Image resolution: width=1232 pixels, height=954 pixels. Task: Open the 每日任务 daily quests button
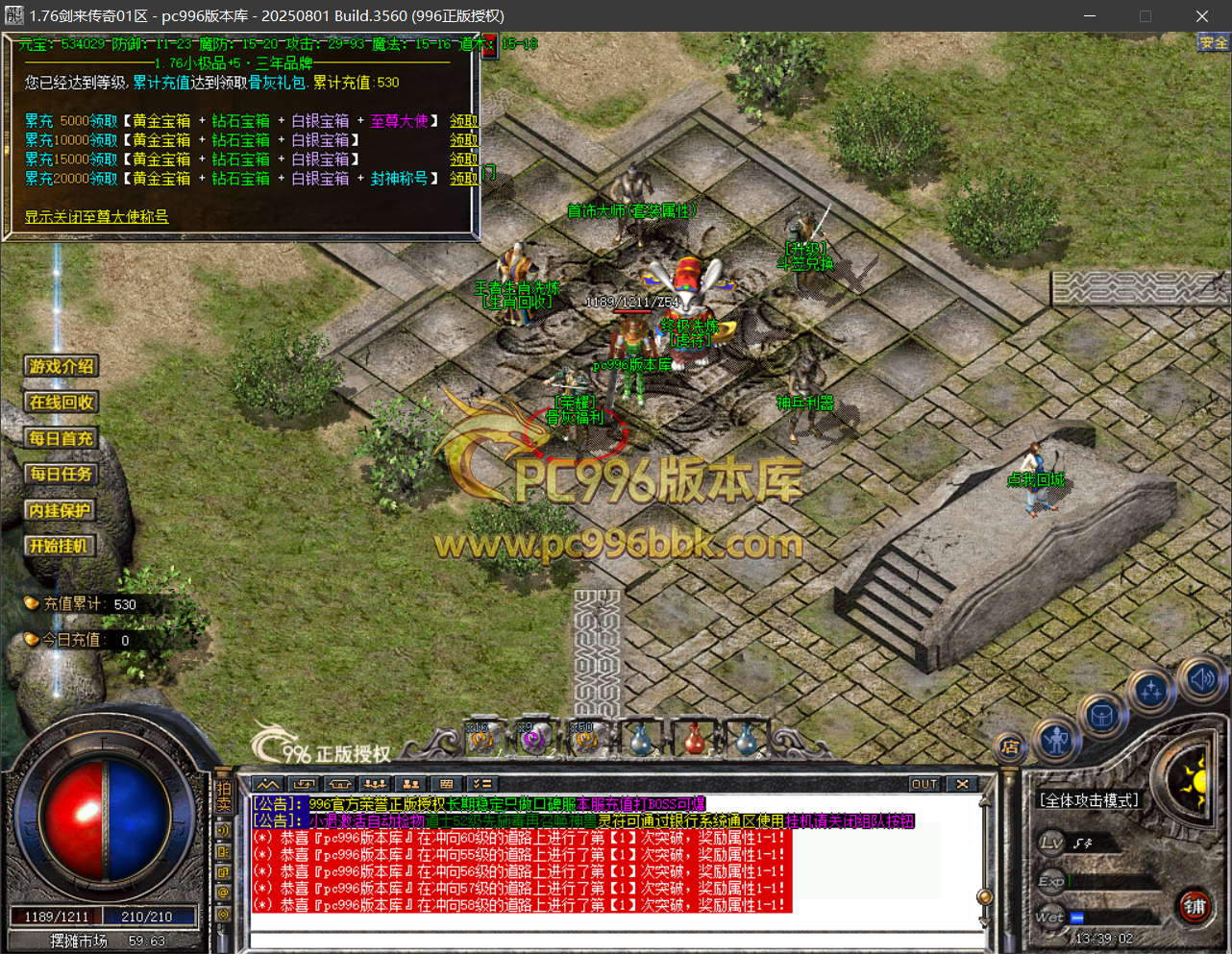[62, 475]
